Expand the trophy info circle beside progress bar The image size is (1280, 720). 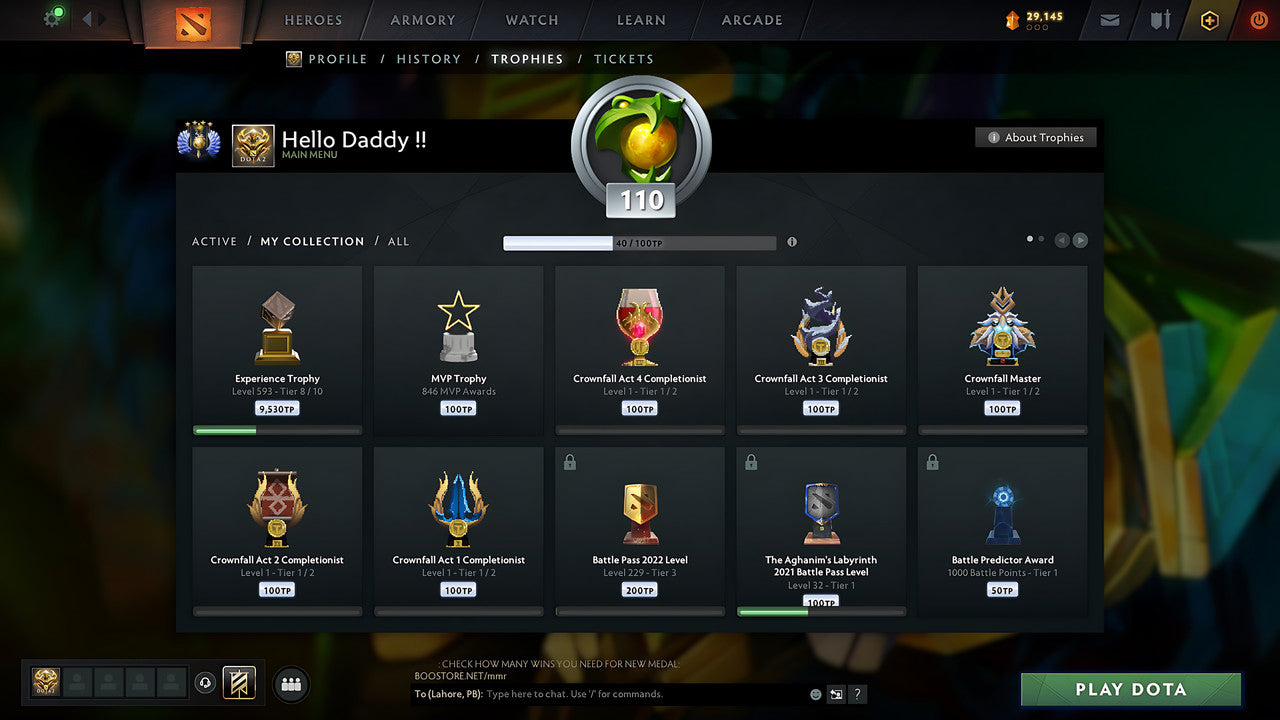(x=791, y=242)
